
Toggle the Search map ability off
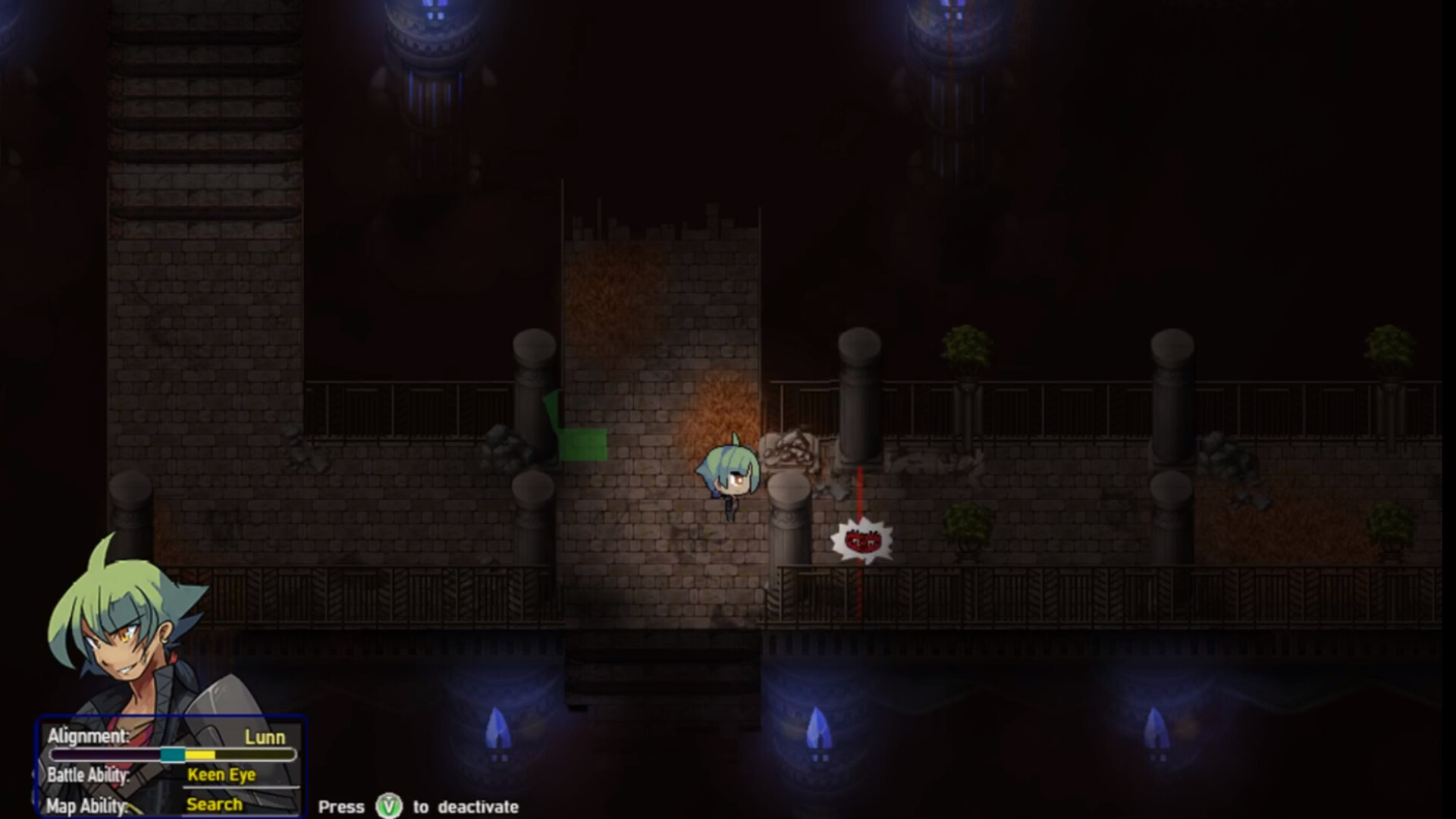coord(215,804)
